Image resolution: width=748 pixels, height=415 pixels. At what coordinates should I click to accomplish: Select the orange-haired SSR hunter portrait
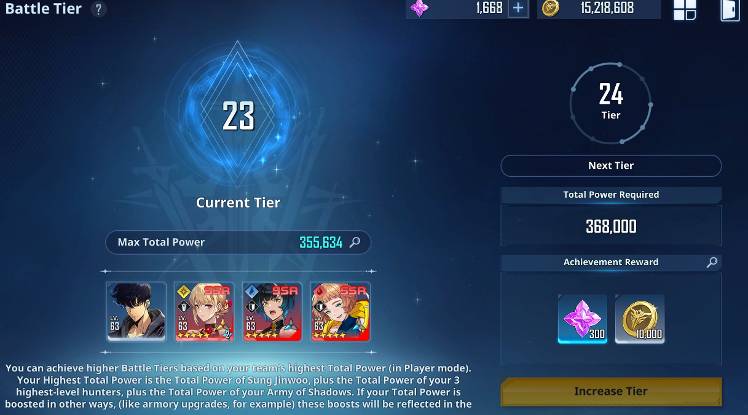340,312
